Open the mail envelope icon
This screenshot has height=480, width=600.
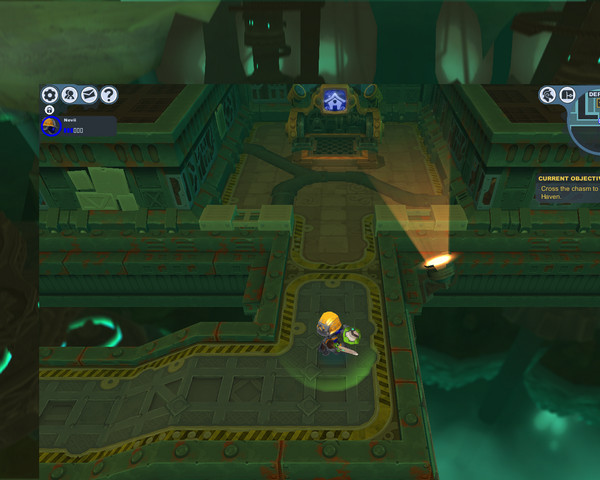(x=89, y=95)
